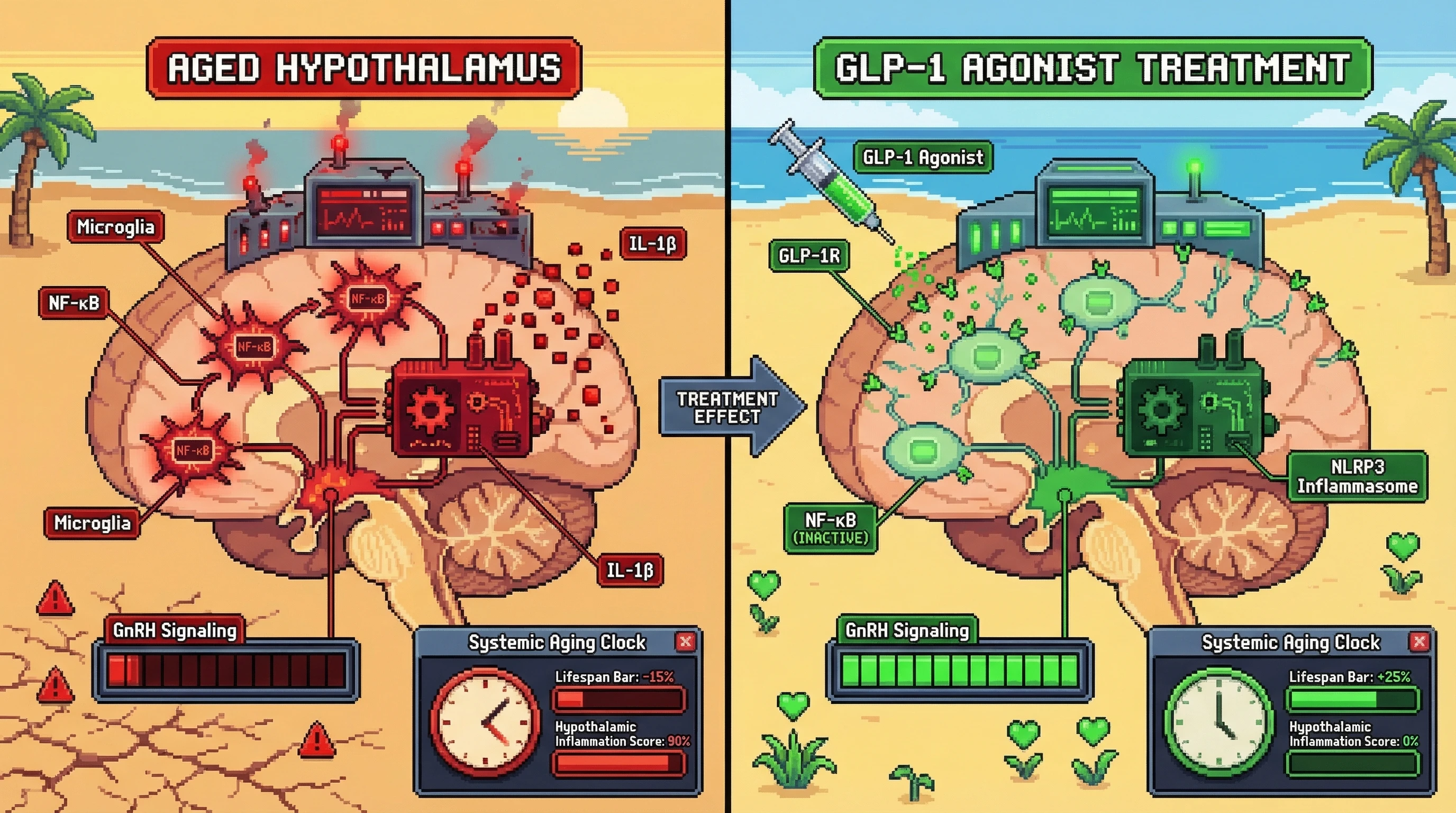Image resolution: width=1456 pixels, height=813 pixels.
Task: Close the red-clock Systemic Aging Clock window
Action: [686, 642]
